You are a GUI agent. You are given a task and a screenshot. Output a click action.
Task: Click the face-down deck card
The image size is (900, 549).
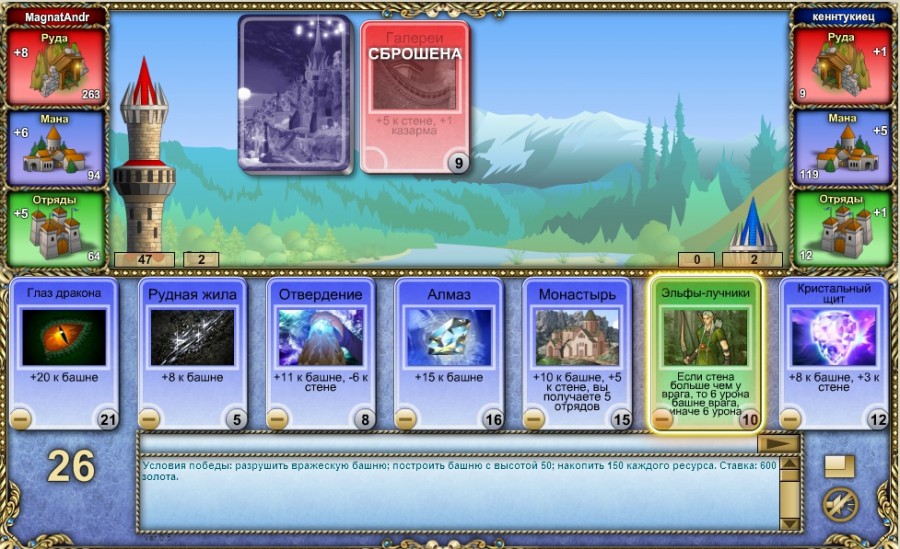293,94
